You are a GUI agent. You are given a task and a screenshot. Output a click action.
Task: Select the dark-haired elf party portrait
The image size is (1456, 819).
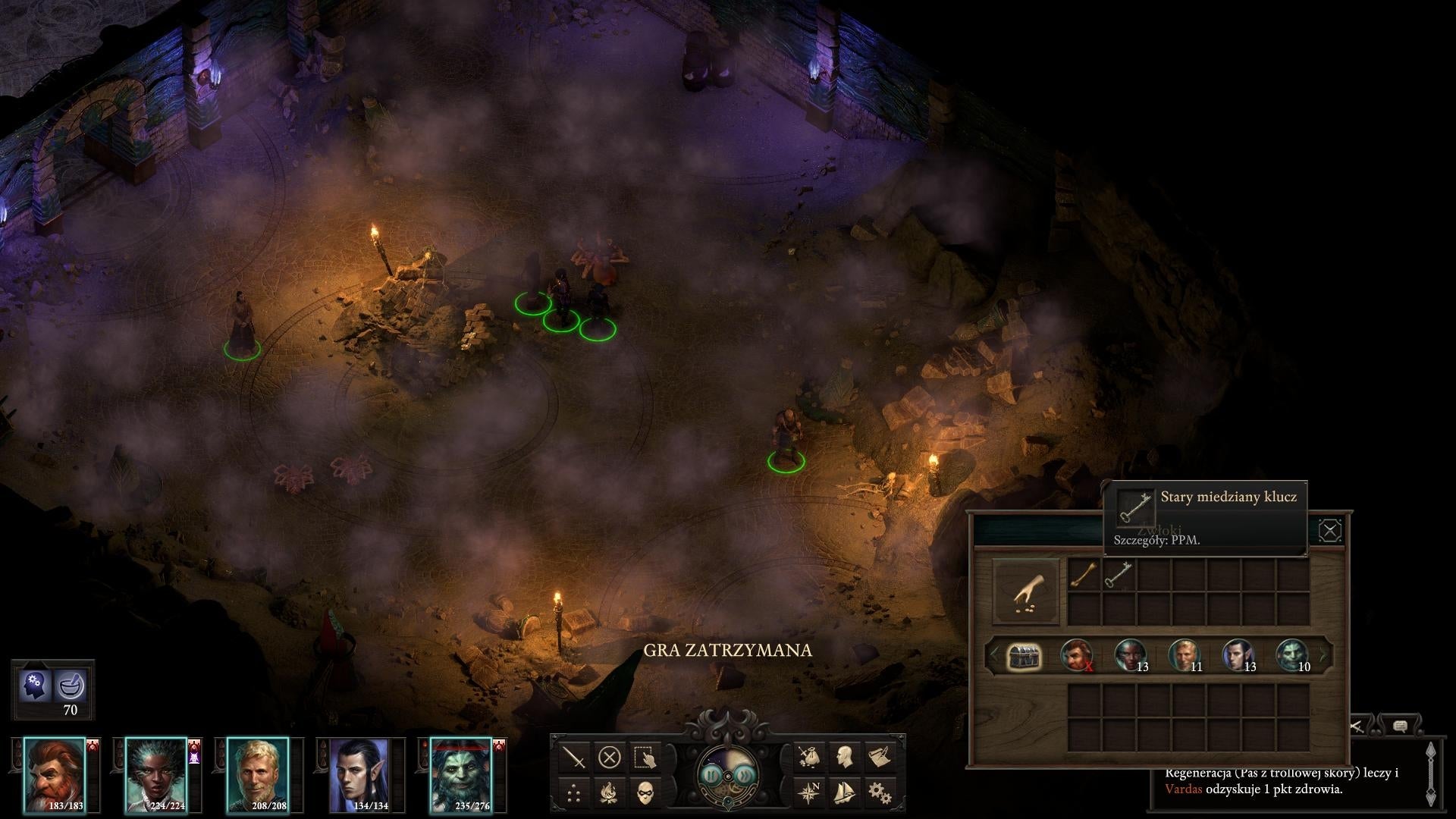359,775
